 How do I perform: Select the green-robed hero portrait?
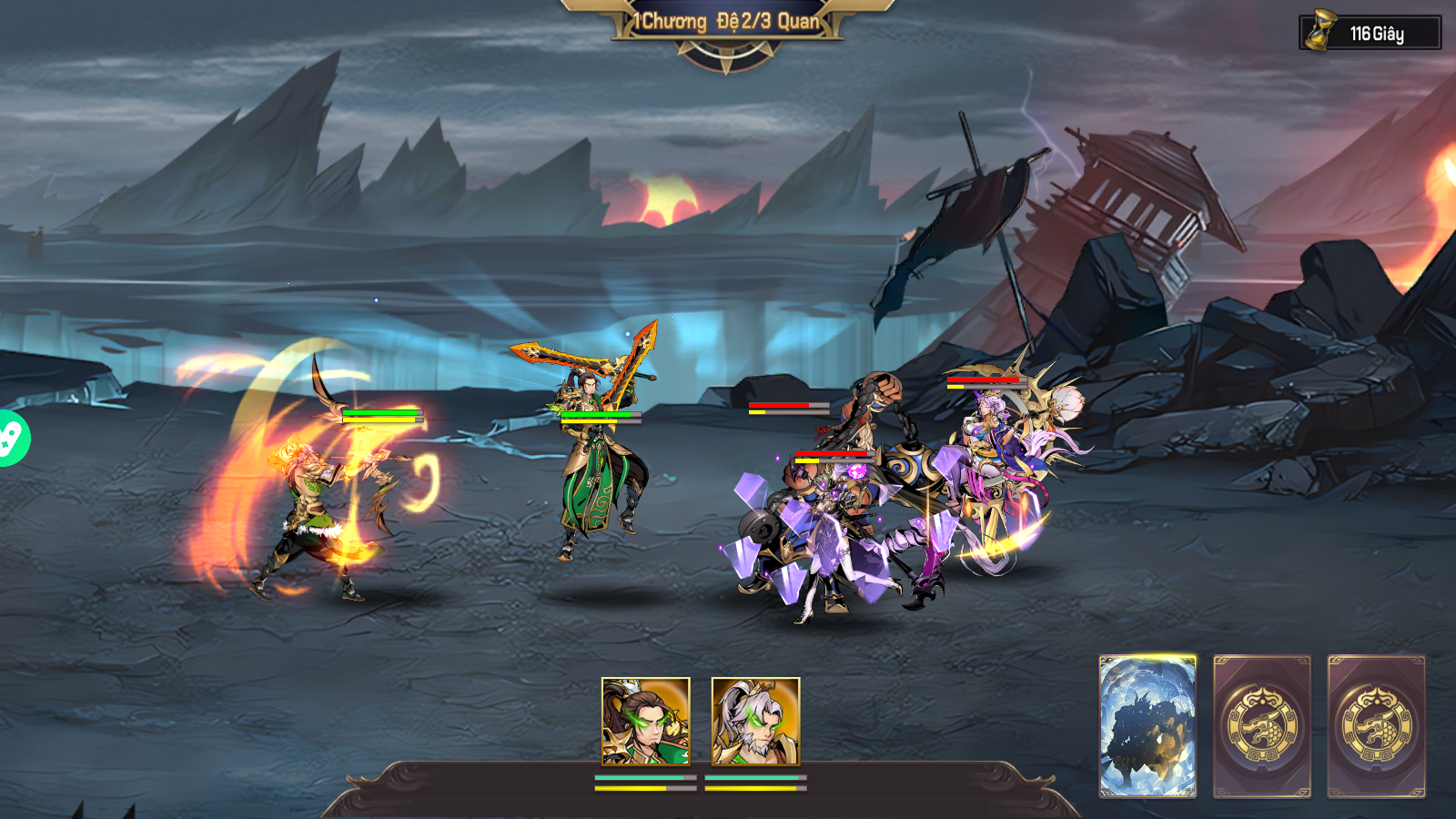click(x=645, y=721)
